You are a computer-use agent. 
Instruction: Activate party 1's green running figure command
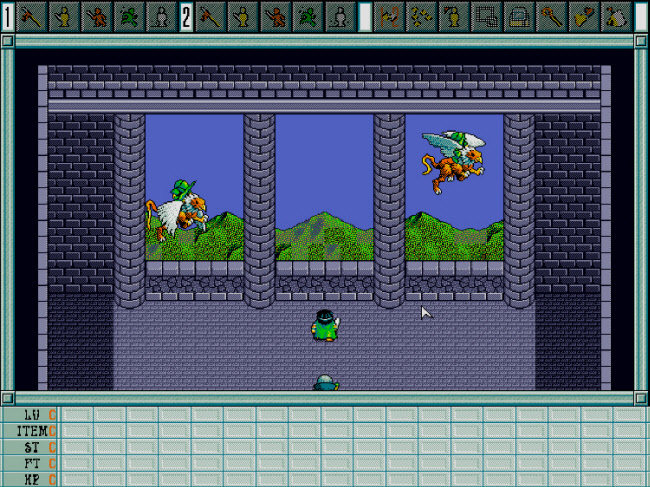coord(129,16)
